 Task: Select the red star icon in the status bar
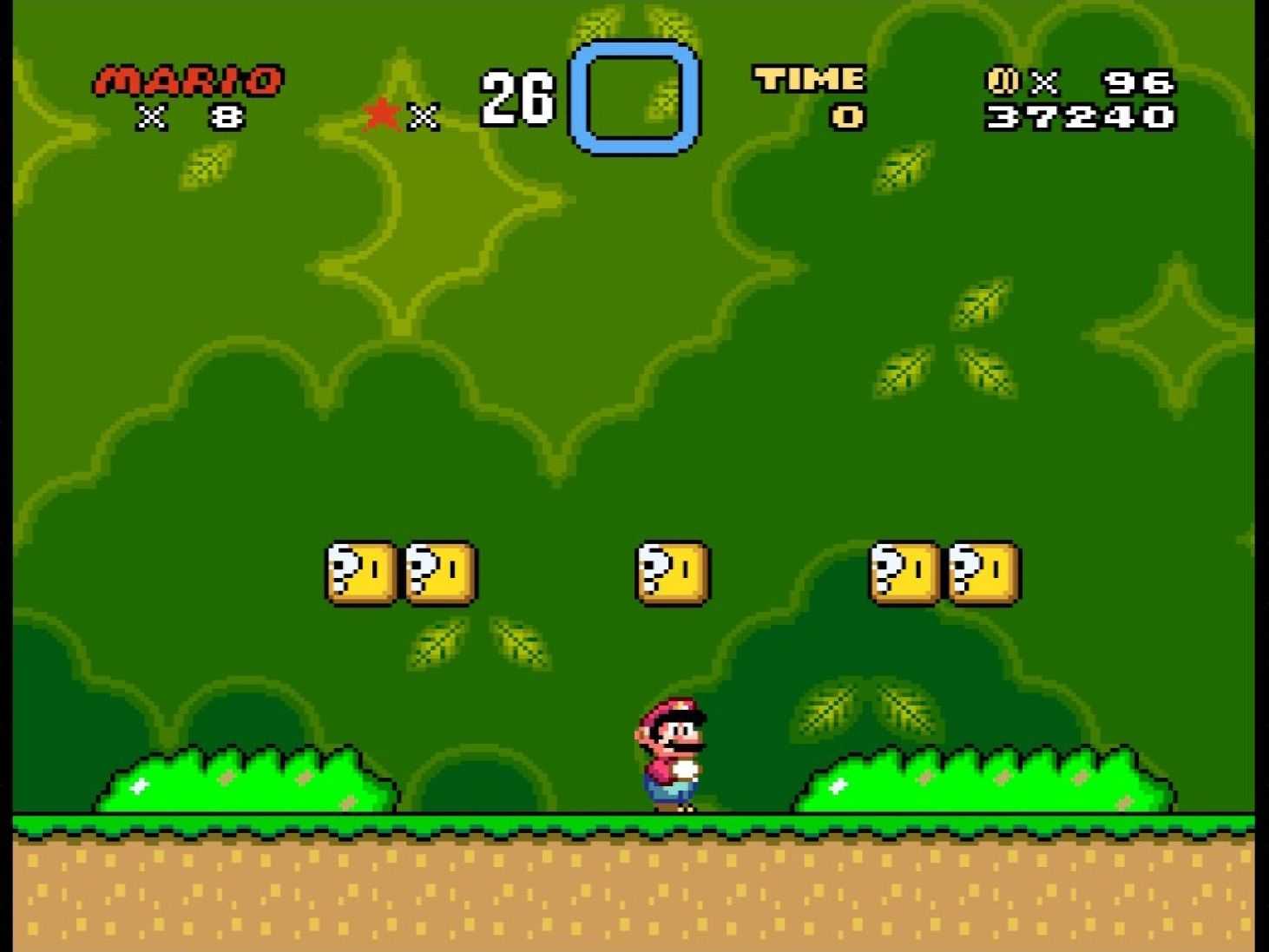click(x=379, y=112)
